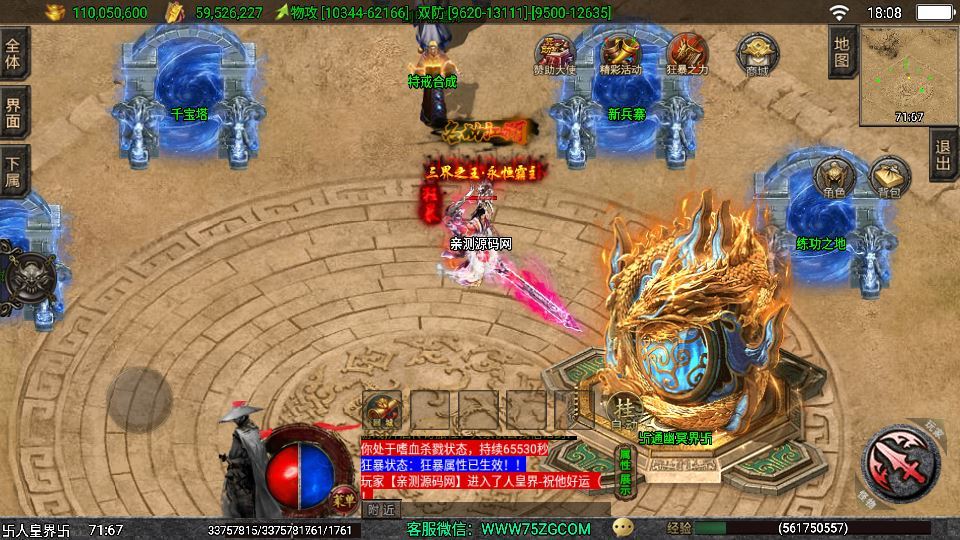960x540 pixels.
Task: Activate the 狂暴之力 icon
Action: pos(688,52)
